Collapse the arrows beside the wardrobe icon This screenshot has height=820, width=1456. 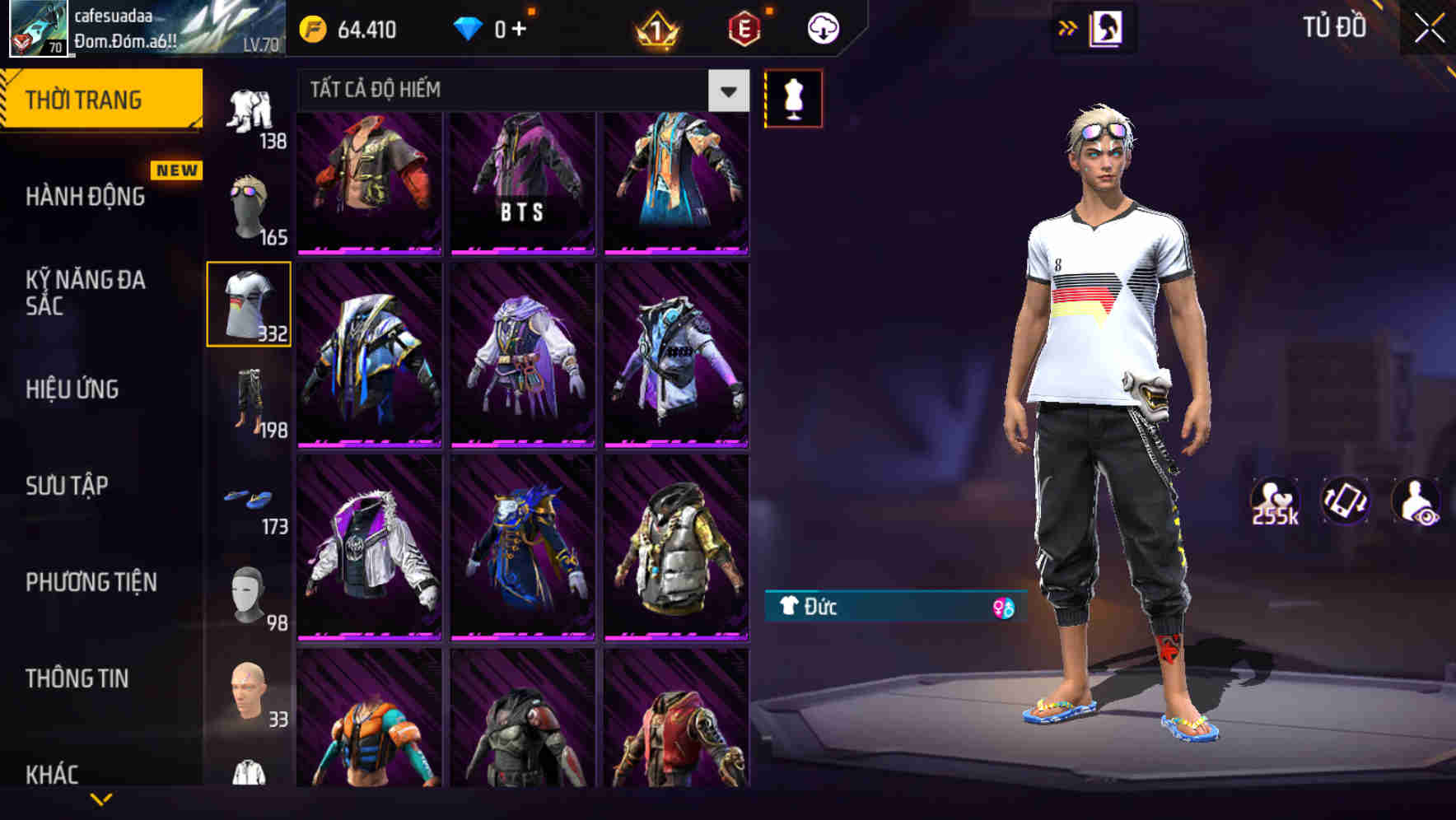coord(1068,27)
